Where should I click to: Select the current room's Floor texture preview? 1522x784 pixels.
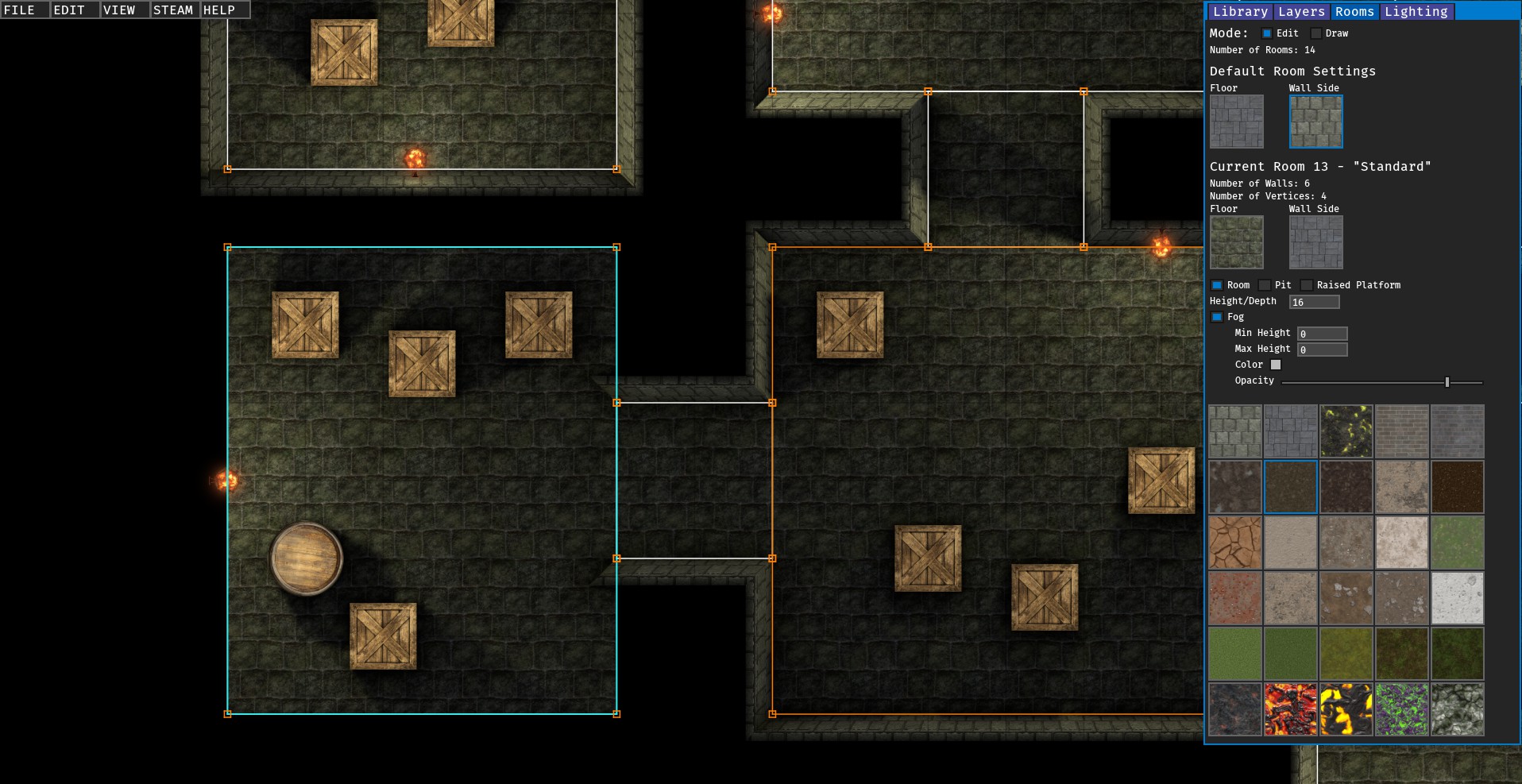click(x=1236, y=242)
